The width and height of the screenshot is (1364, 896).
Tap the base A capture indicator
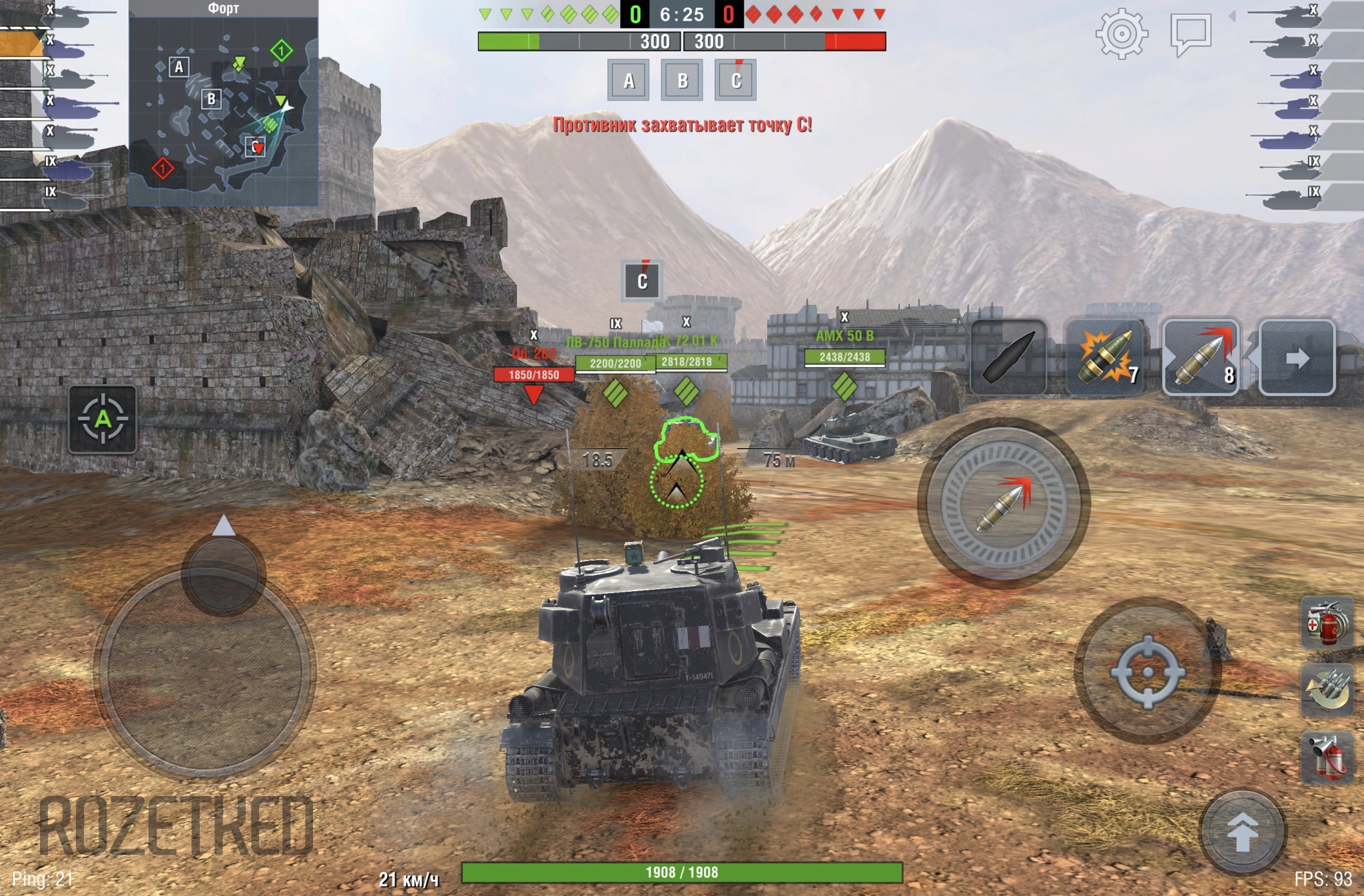pyautogui.click(x=628, y=81)
